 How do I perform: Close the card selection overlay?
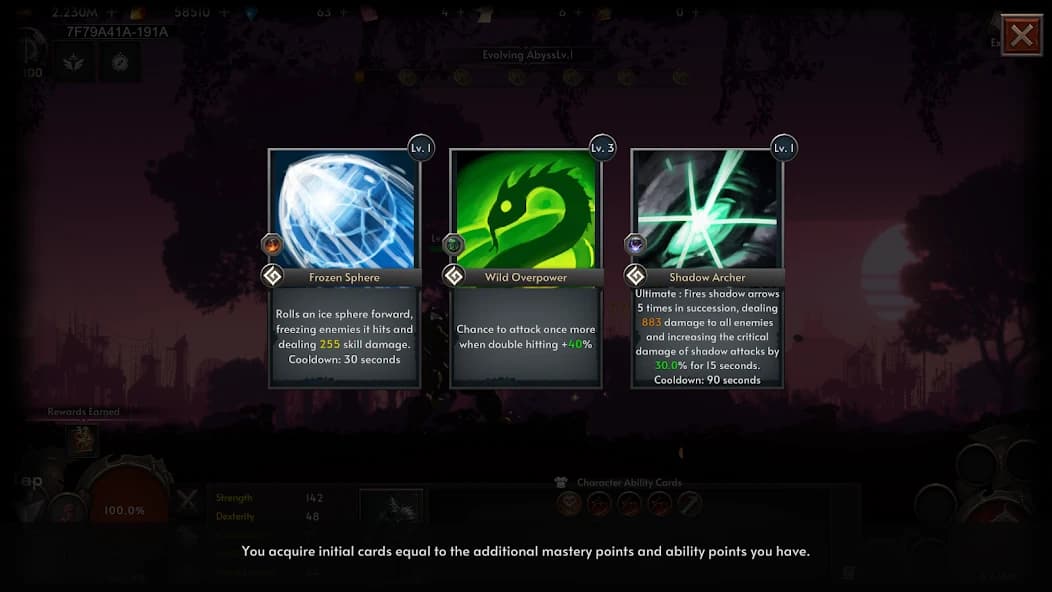[x=1021, y=36]
